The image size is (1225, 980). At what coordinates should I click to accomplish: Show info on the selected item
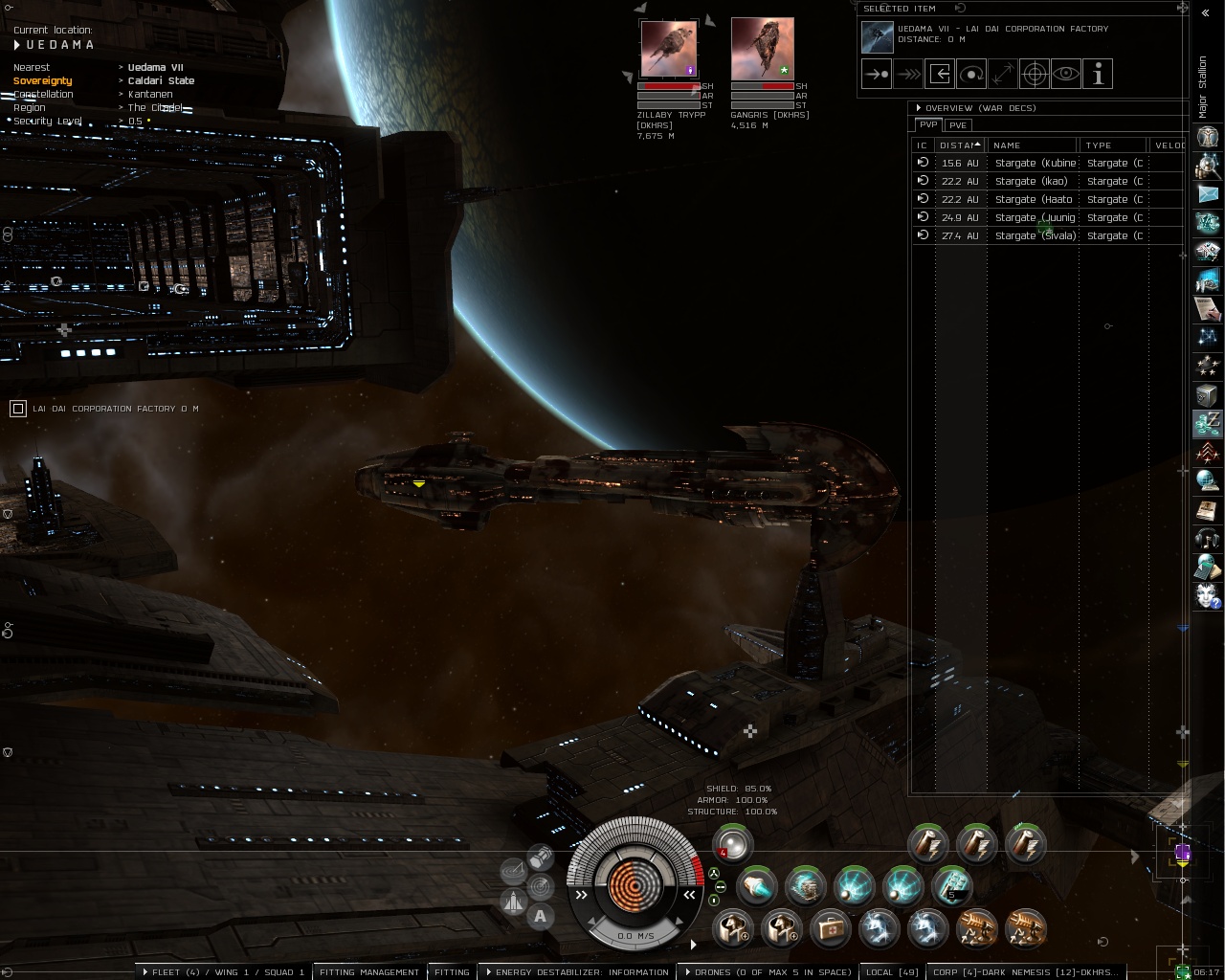(1098, 74)
